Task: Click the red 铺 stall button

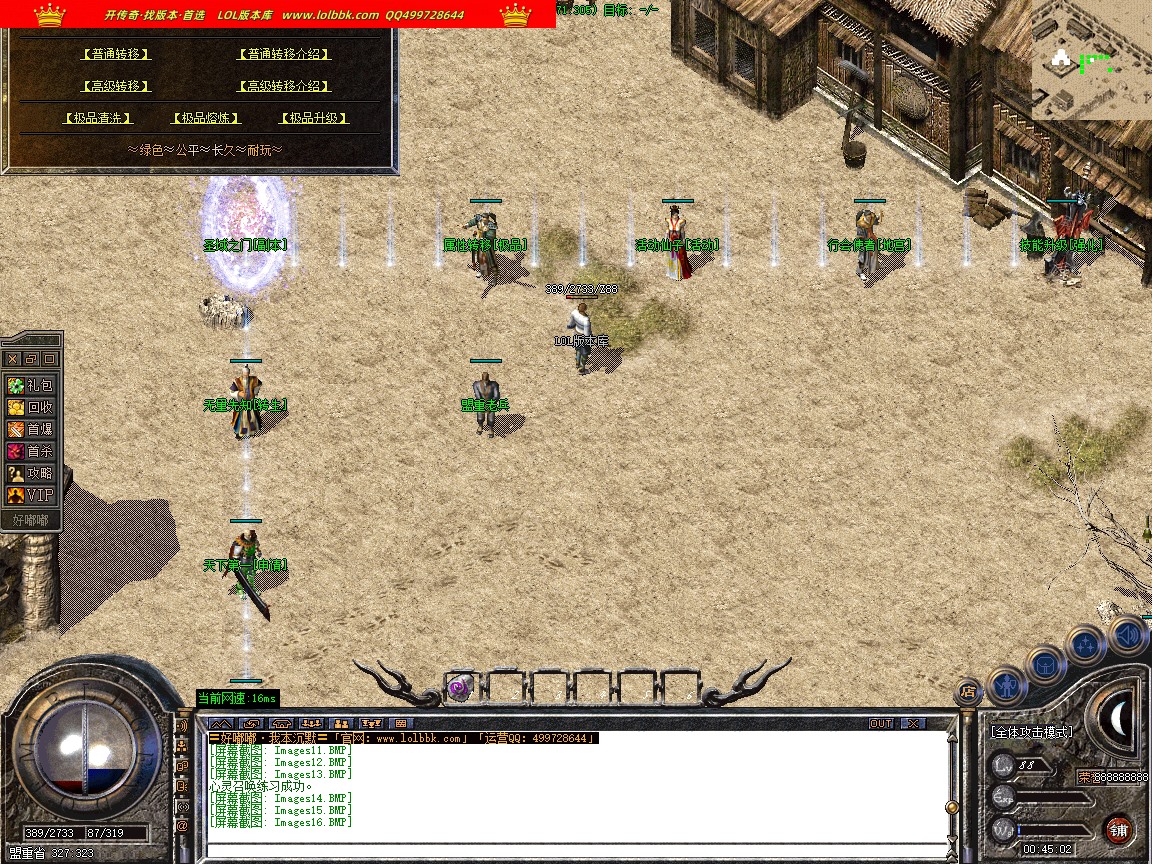Action: (x=1118, y=829)
